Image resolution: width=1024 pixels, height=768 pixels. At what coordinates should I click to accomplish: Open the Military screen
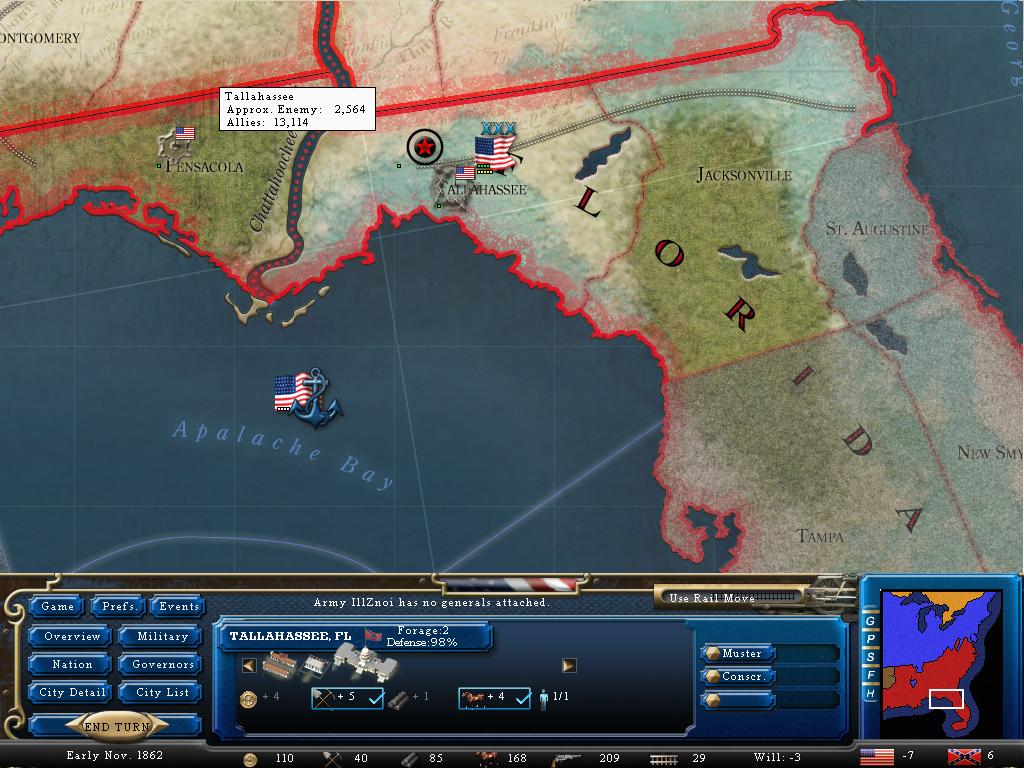162,636
